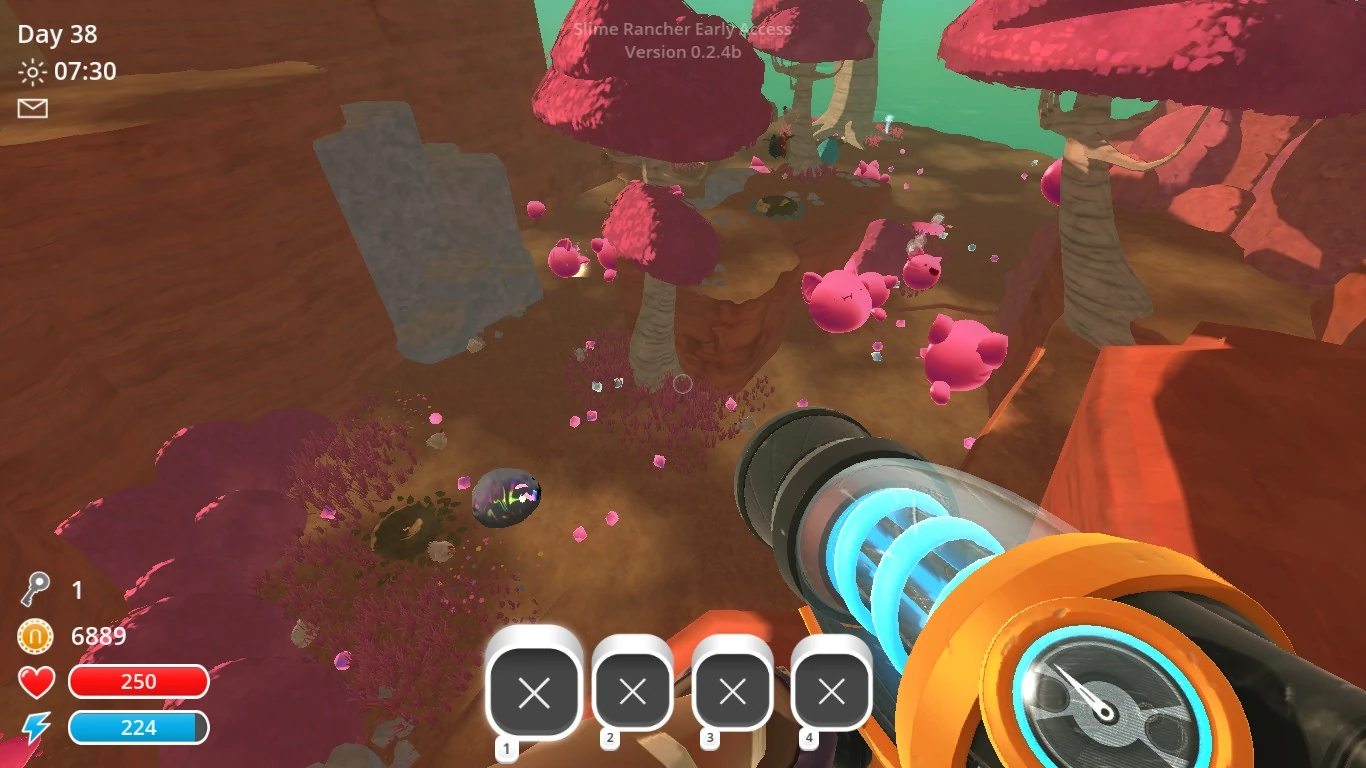Screen dimensions: 1366x768
Task: Click the treasure pod on the ground
Action: [x=508, y=498]
